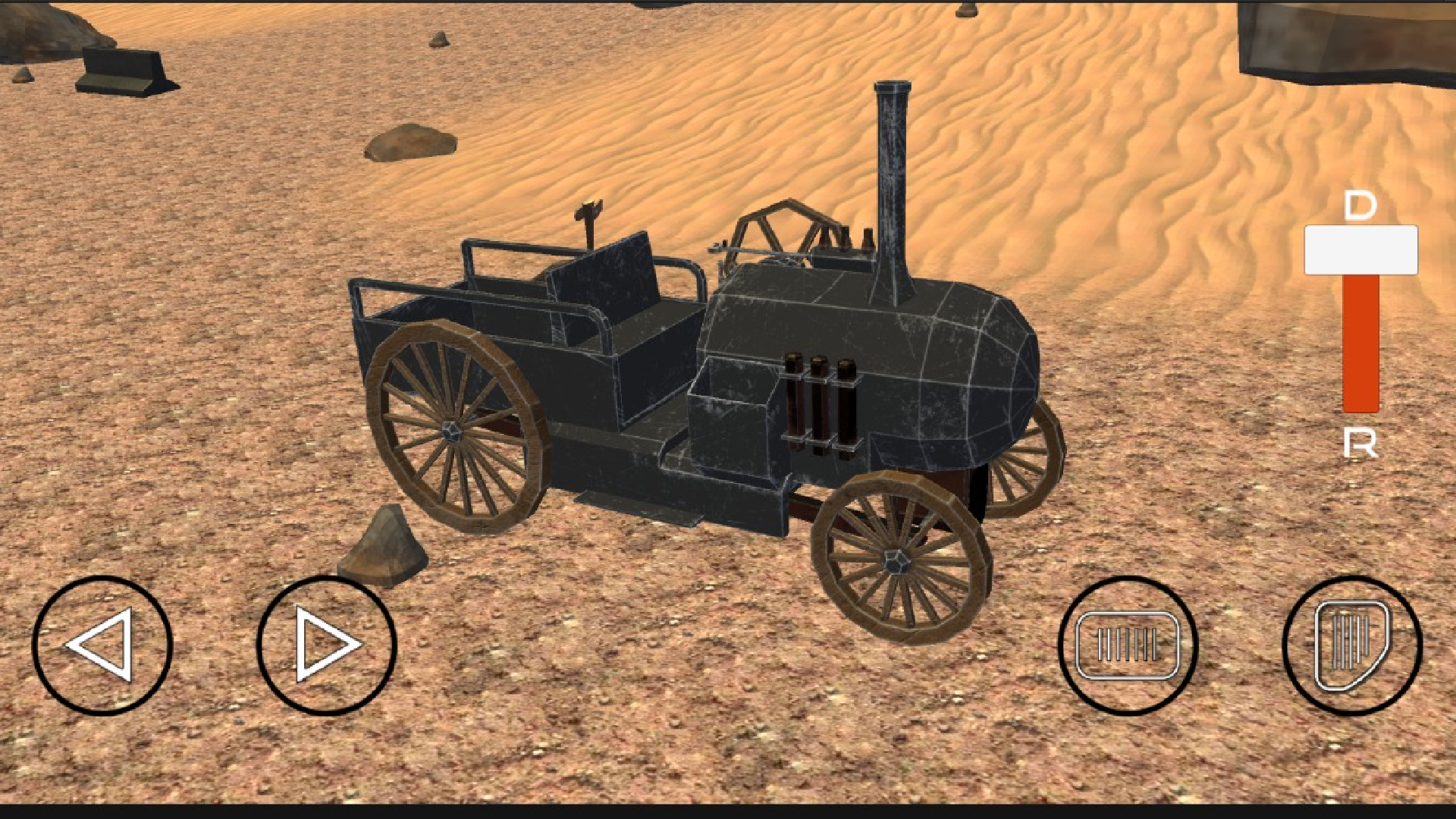The width and height of the screenshot is (1456, 819).
Task: Click the front wheel of the steam car
Action: click(899, 561)
